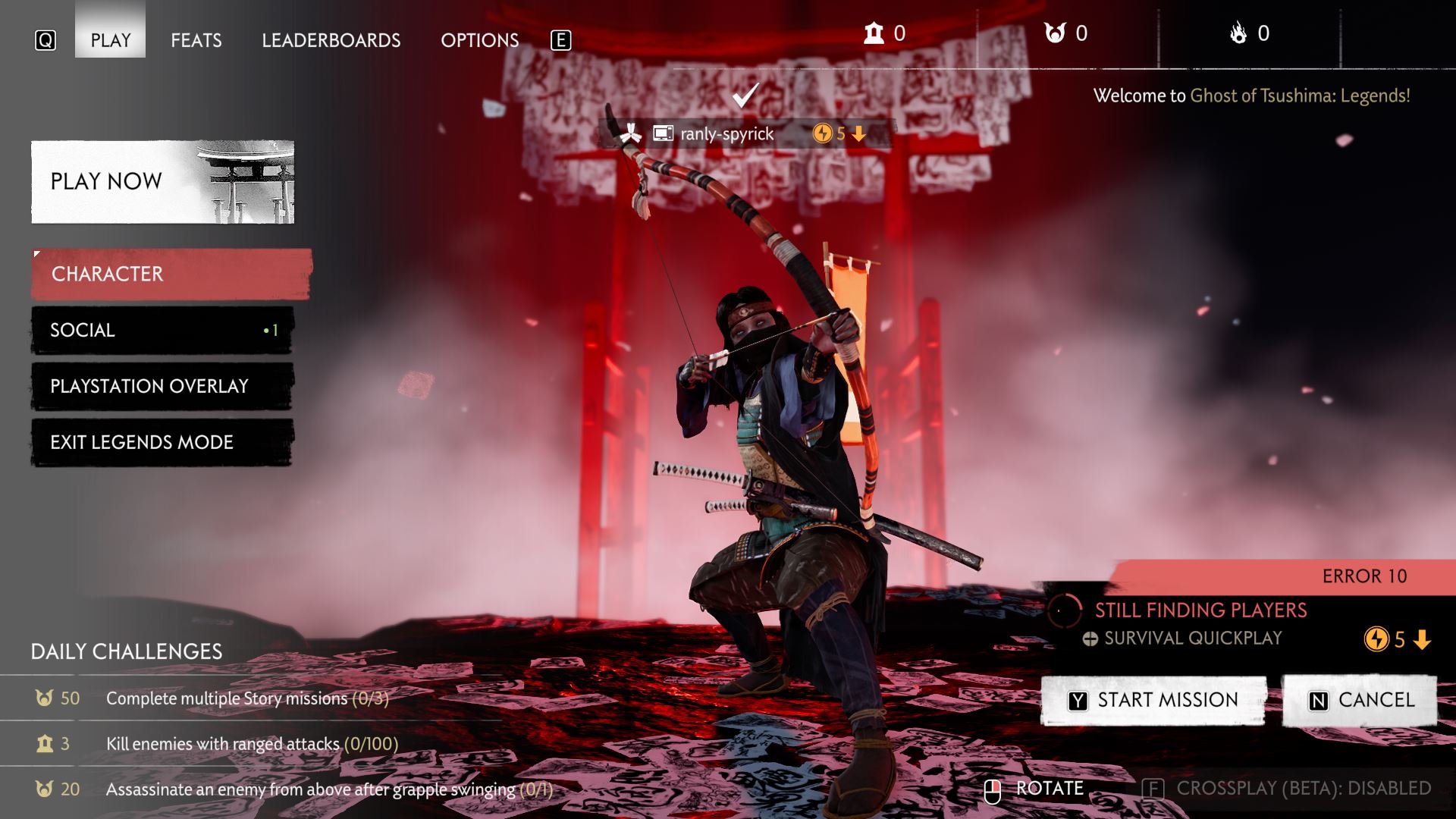Cancel the Survival Quickplay matchmaking
The width and height of the screenshot is (1456, 819).
[x=1360, y=700]
